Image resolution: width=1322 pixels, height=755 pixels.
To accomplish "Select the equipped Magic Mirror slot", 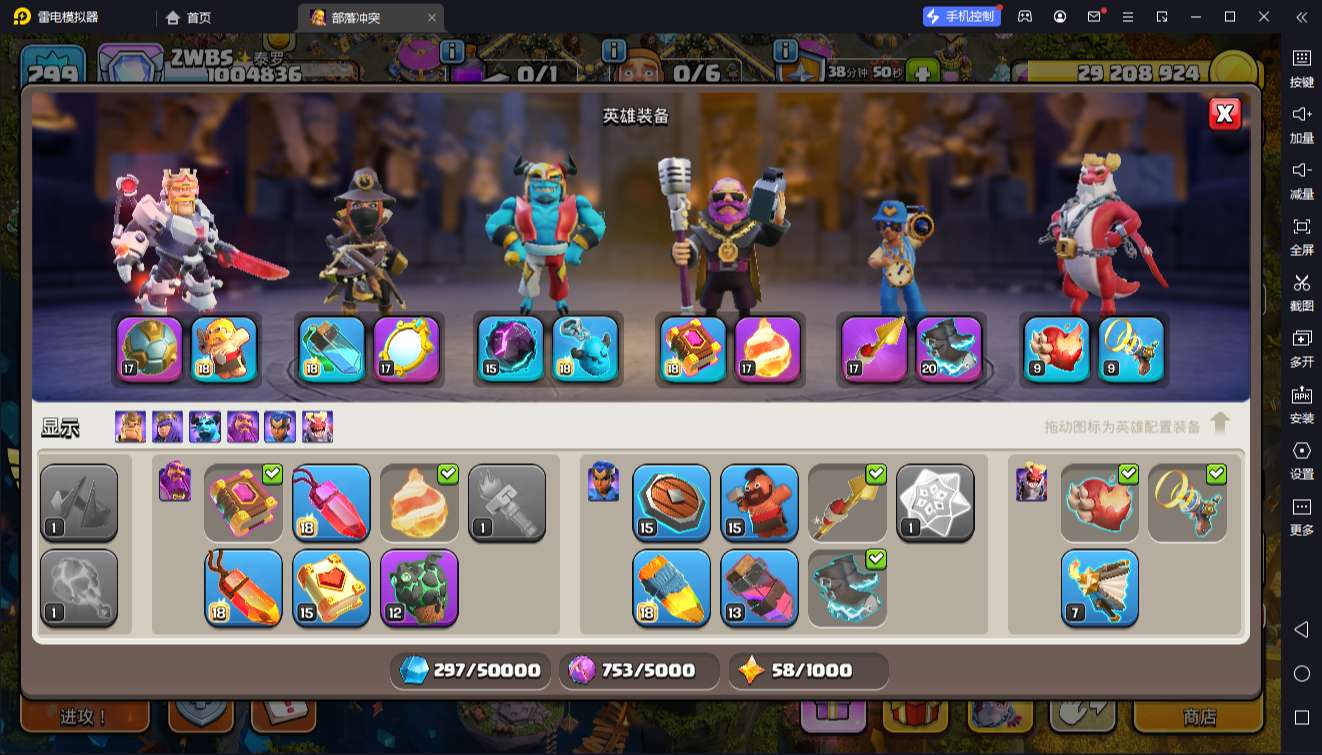I will [407, 349].
